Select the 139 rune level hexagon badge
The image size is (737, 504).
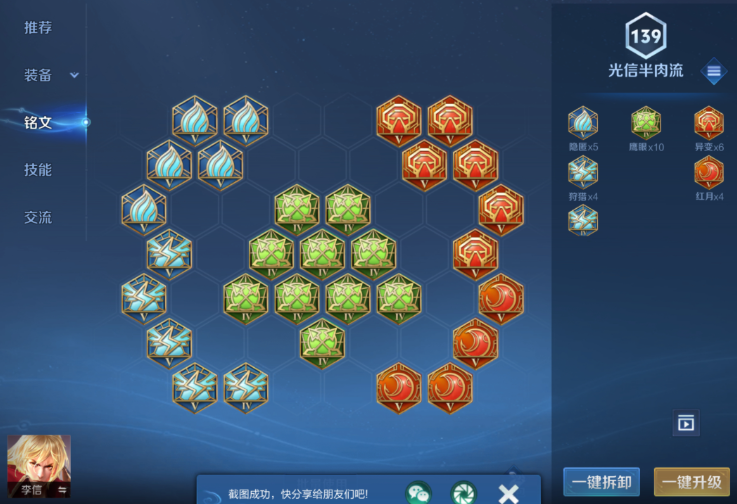(646, 38)
